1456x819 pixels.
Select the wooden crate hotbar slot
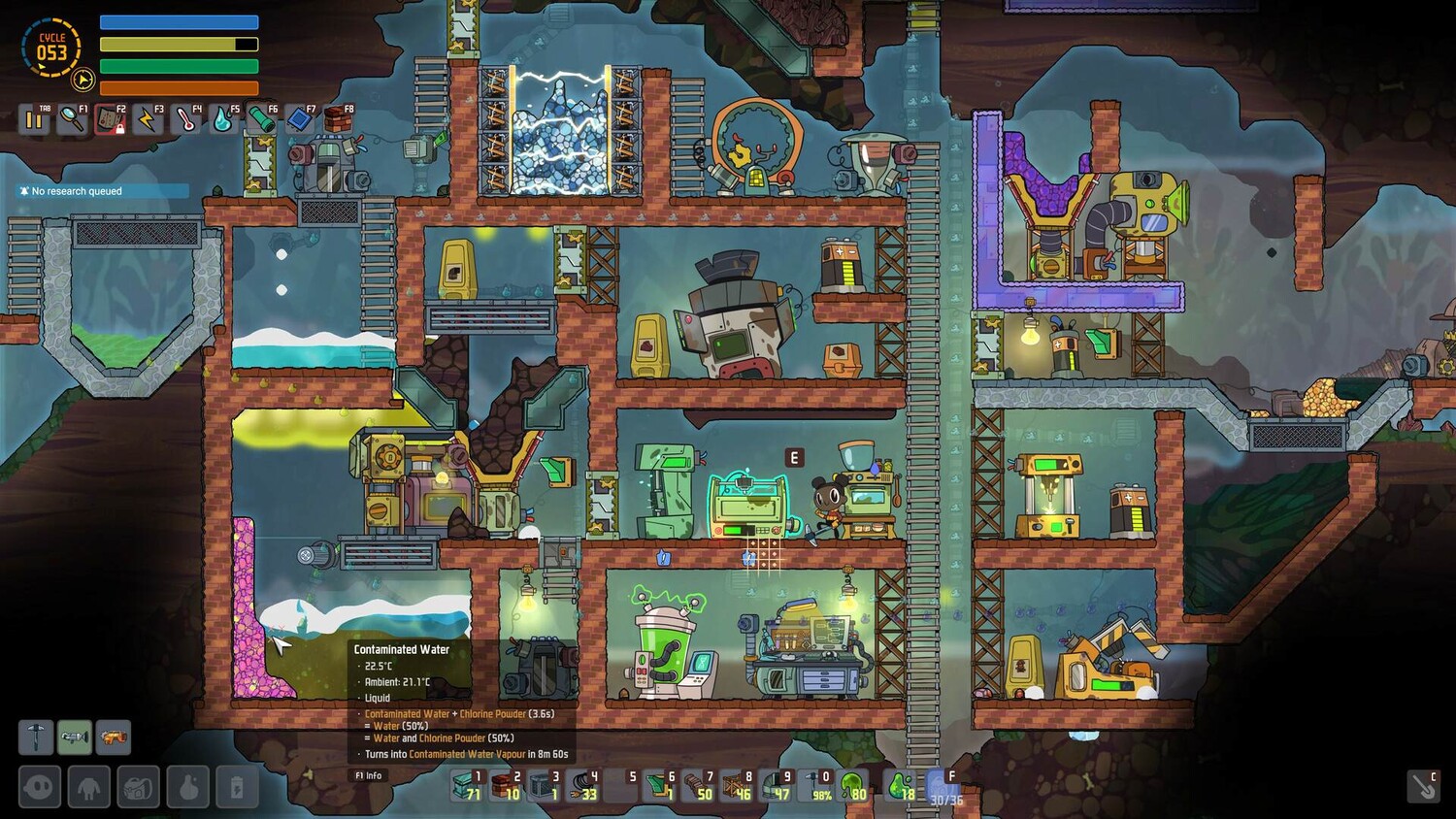[x=738, y=785]
